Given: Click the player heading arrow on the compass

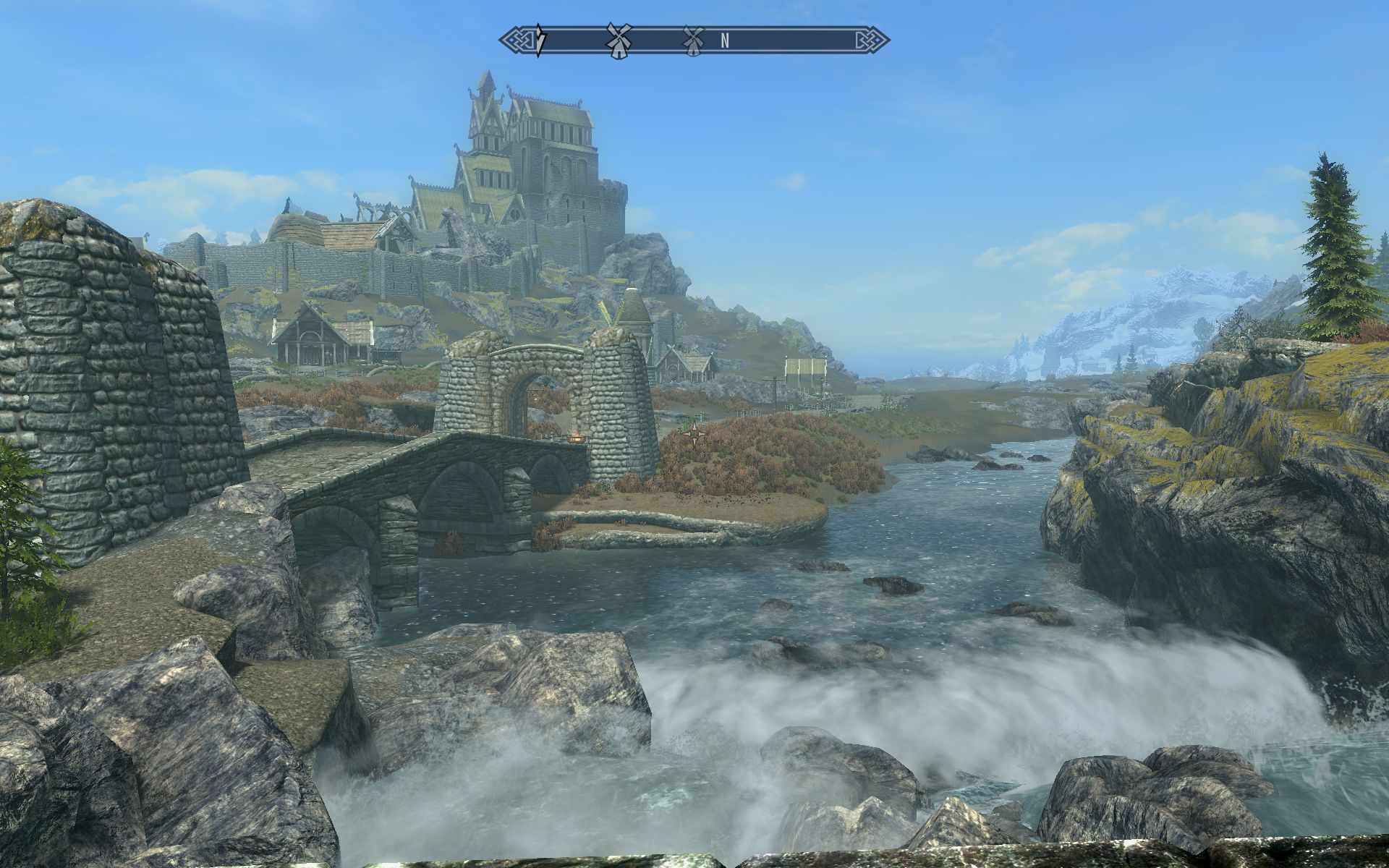Looking at the screenshot, I should [538, 40].
